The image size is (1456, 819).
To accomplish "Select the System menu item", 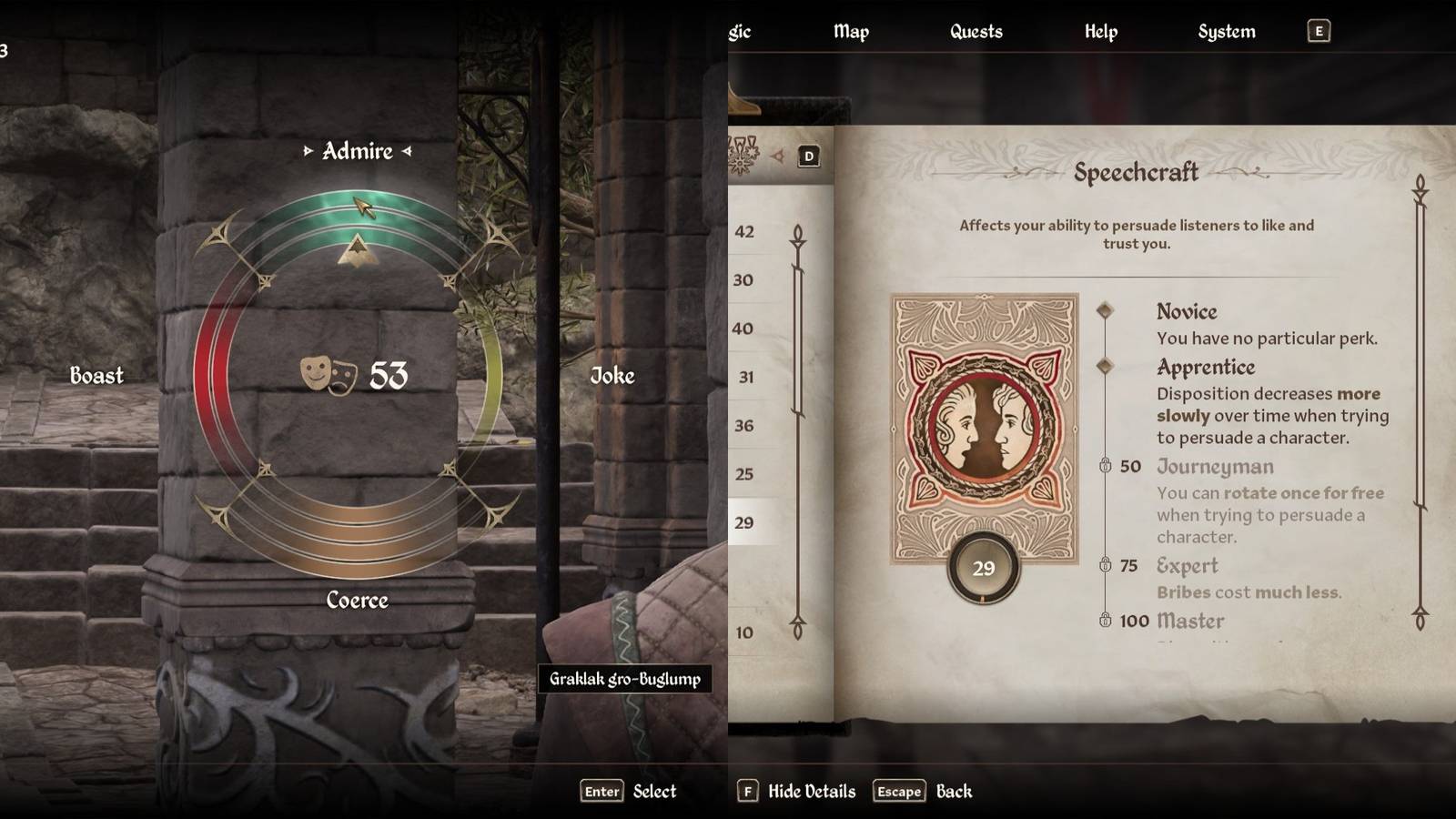I will (x=1227, y=32).
